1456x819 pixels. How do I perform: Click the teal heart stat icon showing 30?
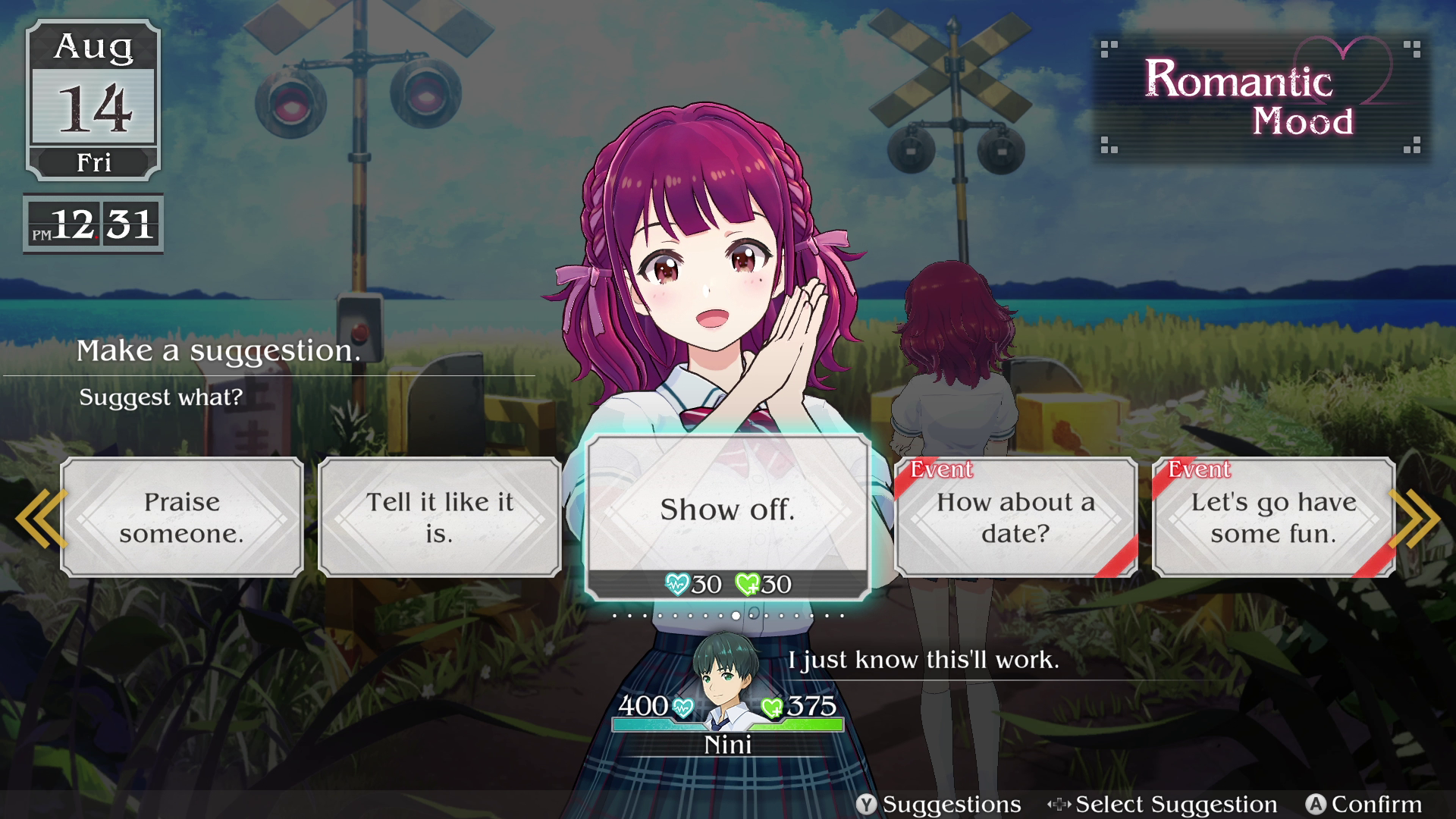coord(679,584)
